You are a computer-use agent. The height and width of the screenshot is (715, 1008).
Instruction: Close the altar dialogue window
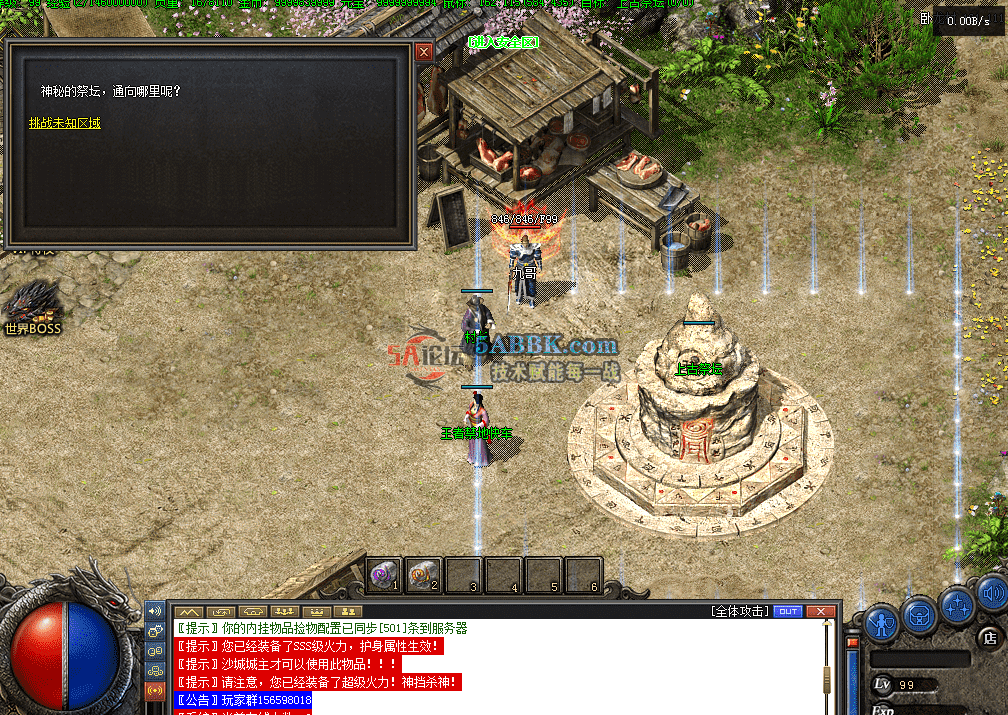425,52
